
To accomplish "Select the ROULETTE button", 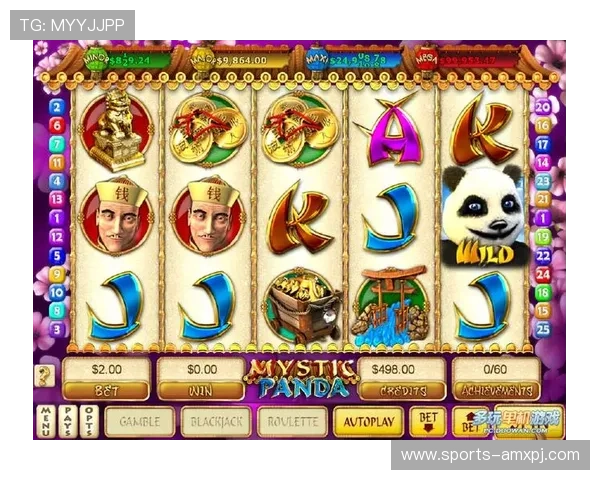I will point(292,421).
